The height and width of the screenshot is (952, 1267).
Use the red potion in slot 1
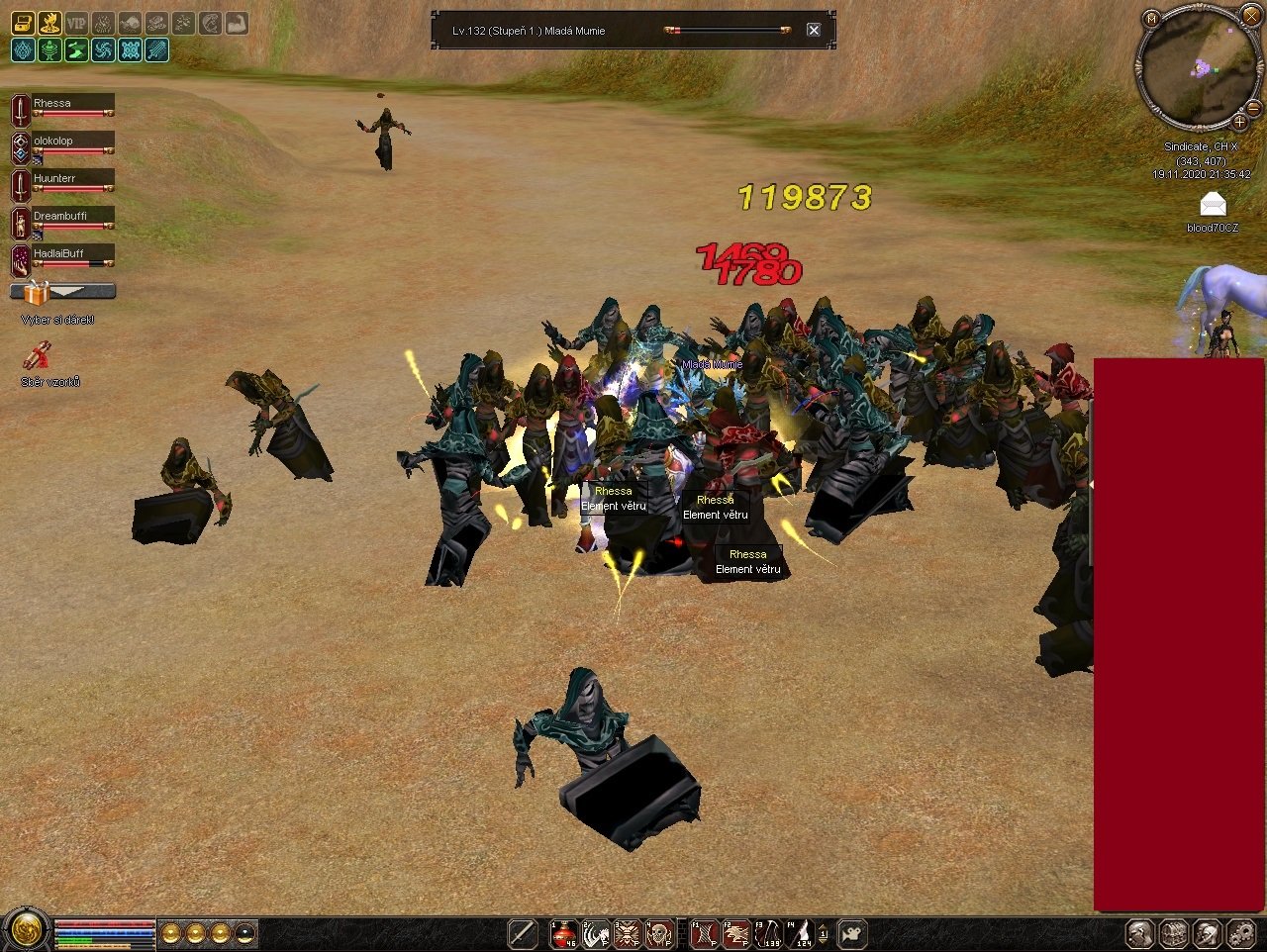tap(564, 933)
